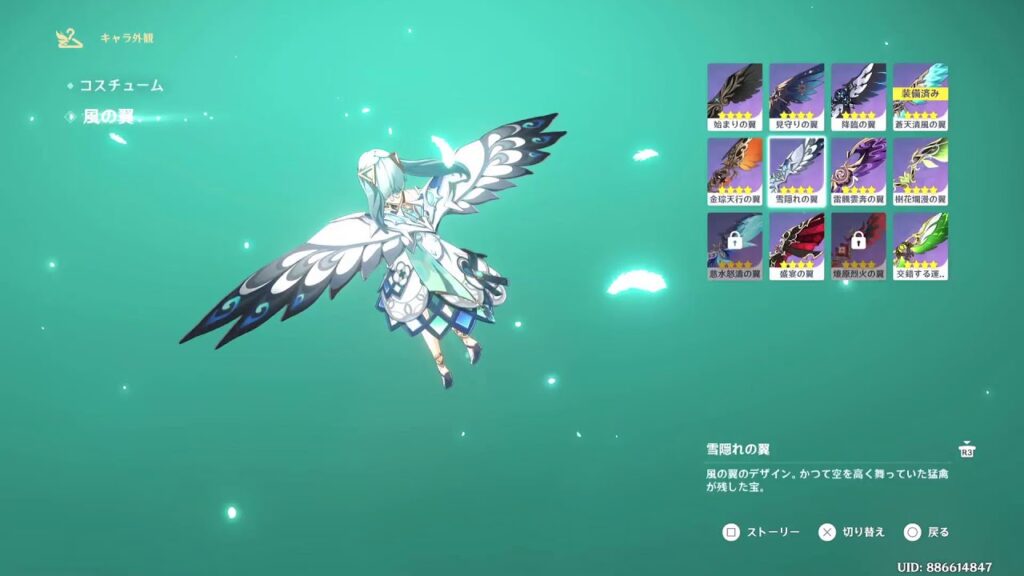Select the purple 雷騰雲奔の翼 glider

click(x=858, y=171)
